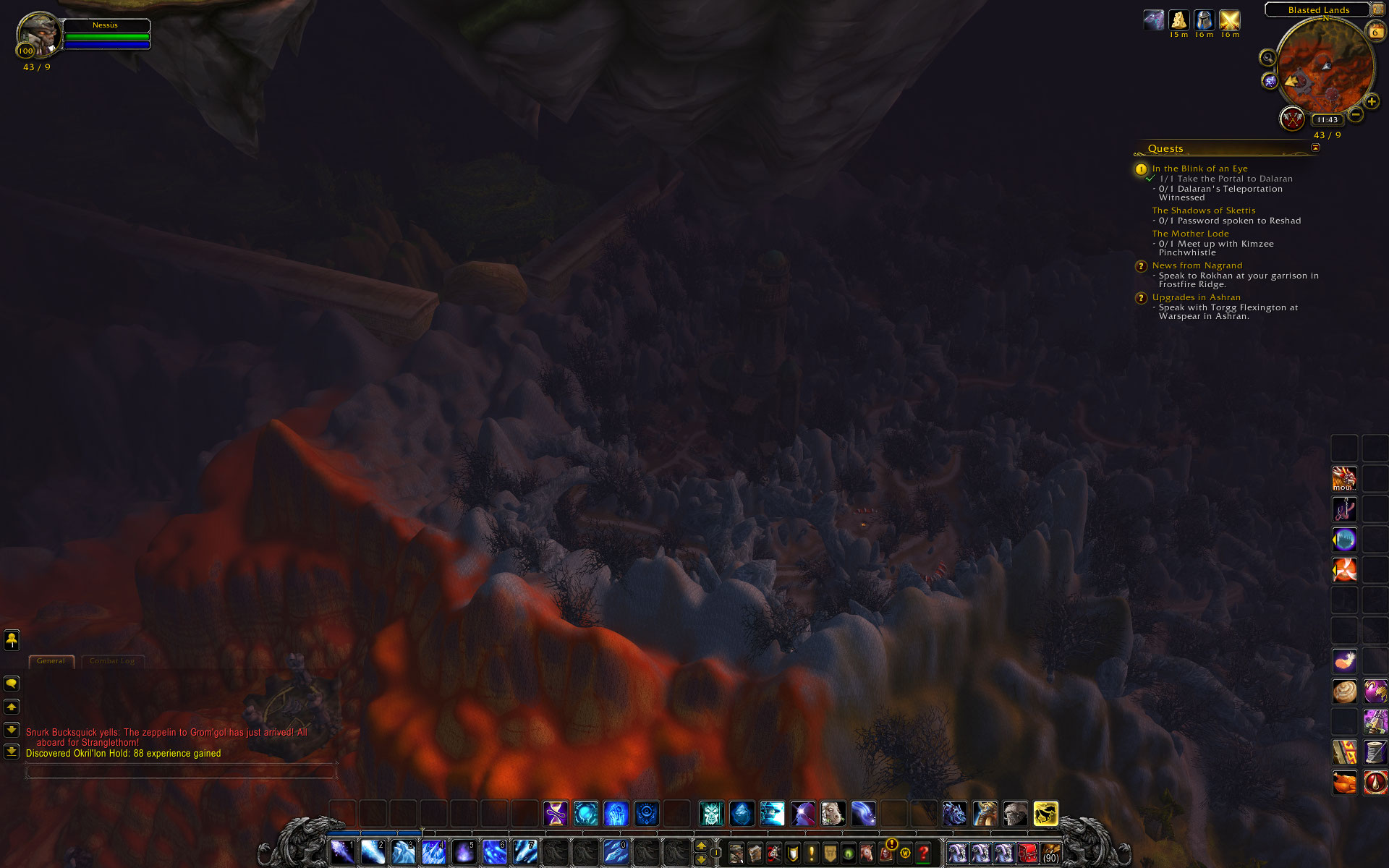Open the Nessus player portrait
This screenshot has width=1389, height=868.
tap(38, 33)
